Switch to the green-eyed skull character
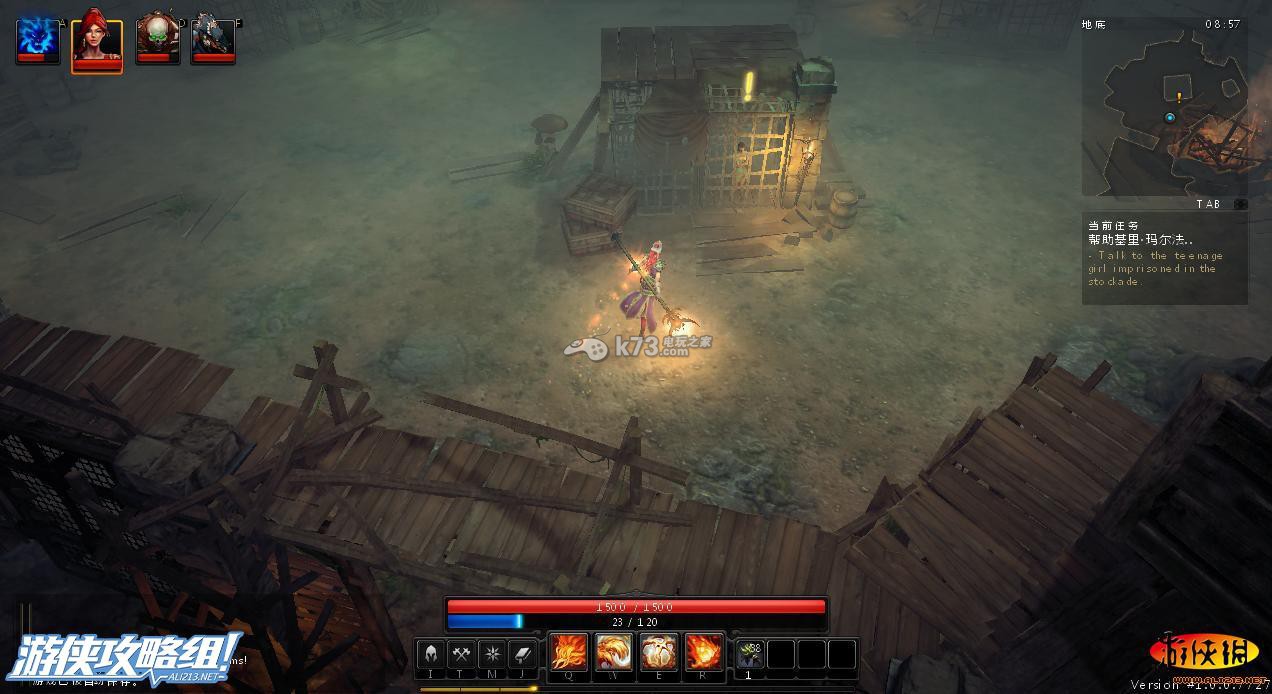1272x694 pixels. click(157, 38)
